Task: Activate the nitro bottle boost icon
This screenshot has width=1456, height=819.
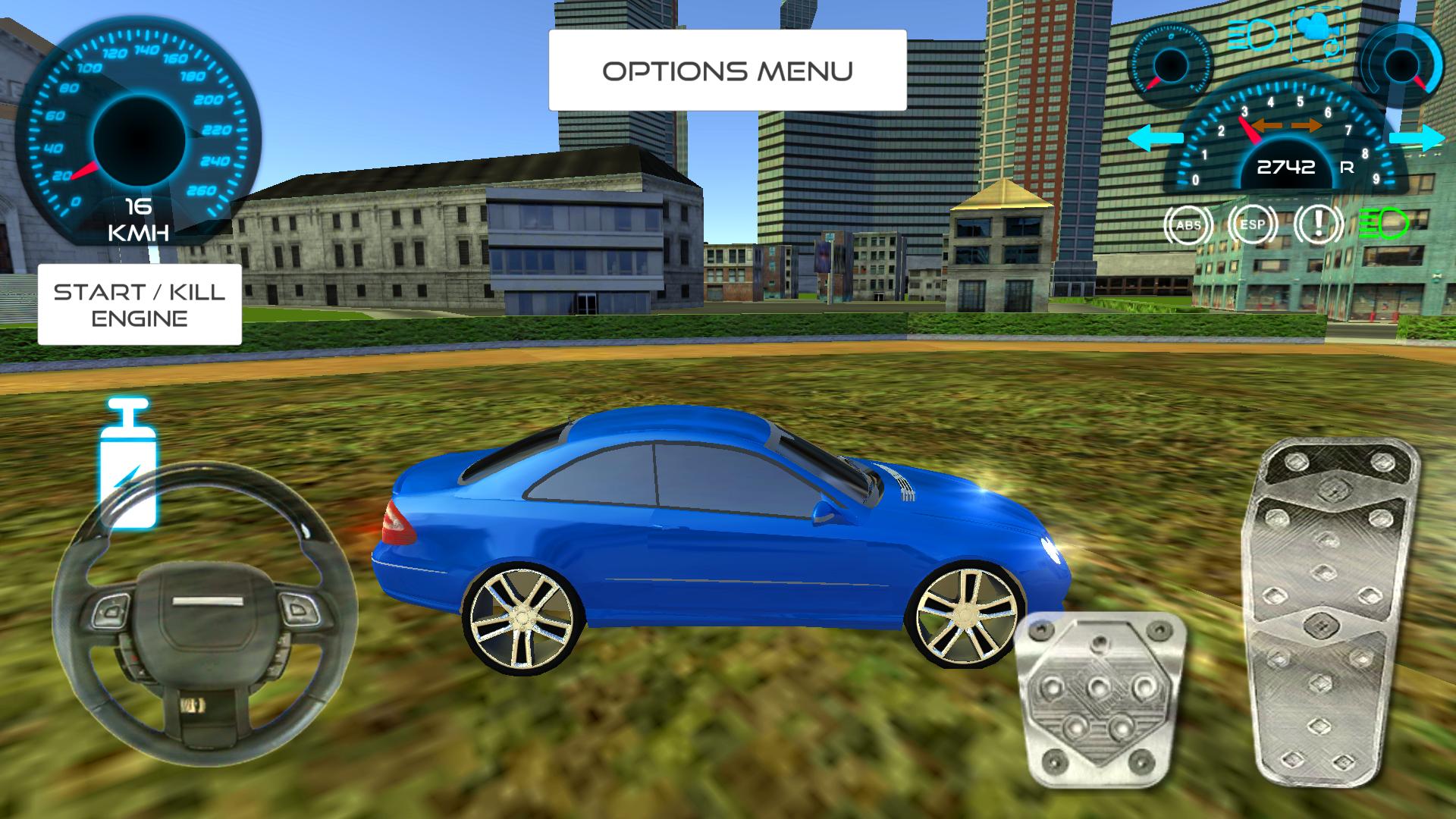Action: 130,463
